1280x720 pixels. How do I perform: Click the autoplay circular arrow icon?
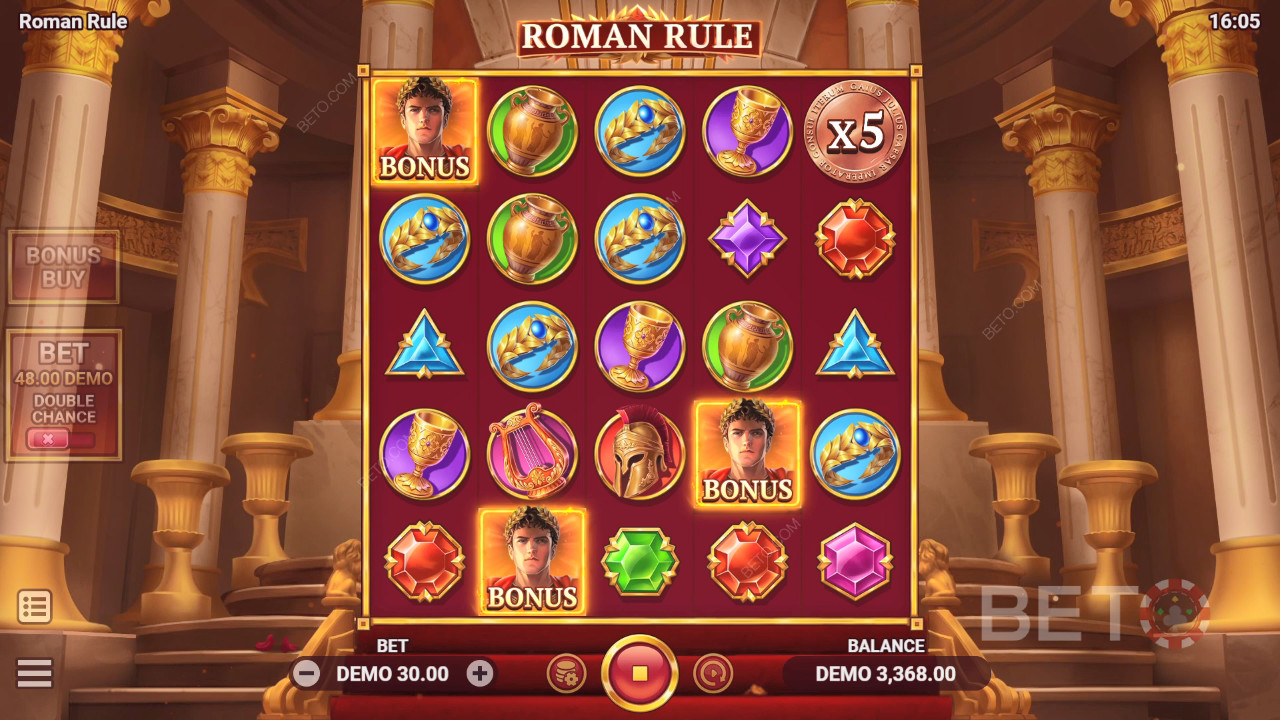click(x=714, y=674)
